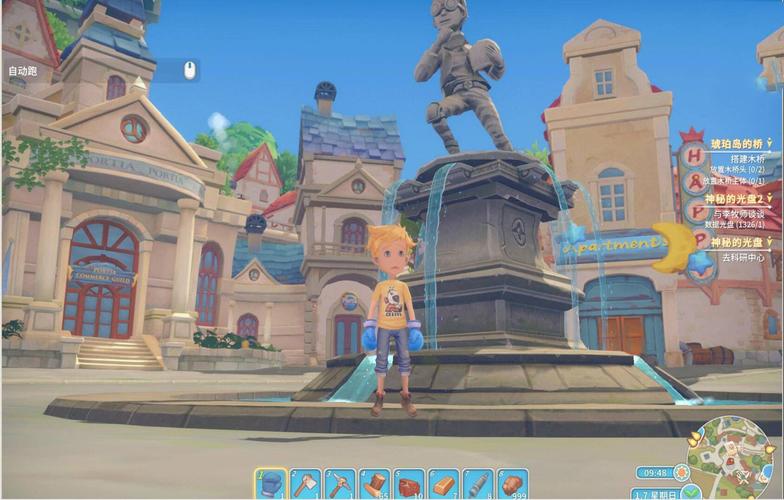The image size is (784, 500).
Task: Pick the steel pipe item in the hotbar
Action: pos(478,484)
